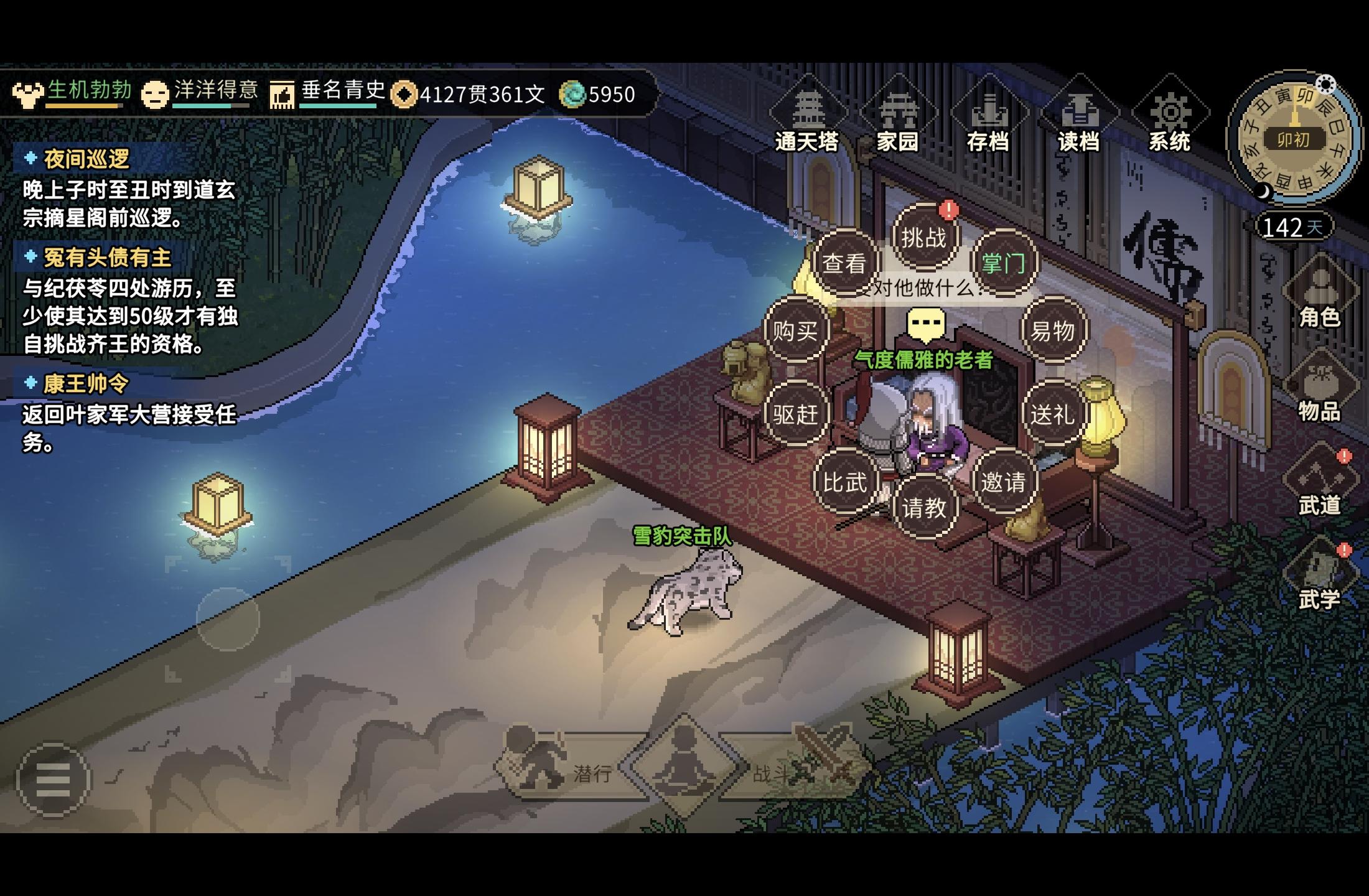The width and height of the screenshot is (1369, 896).
Task: Start a 比武 sparring match
Action: [x=844, y=482]
